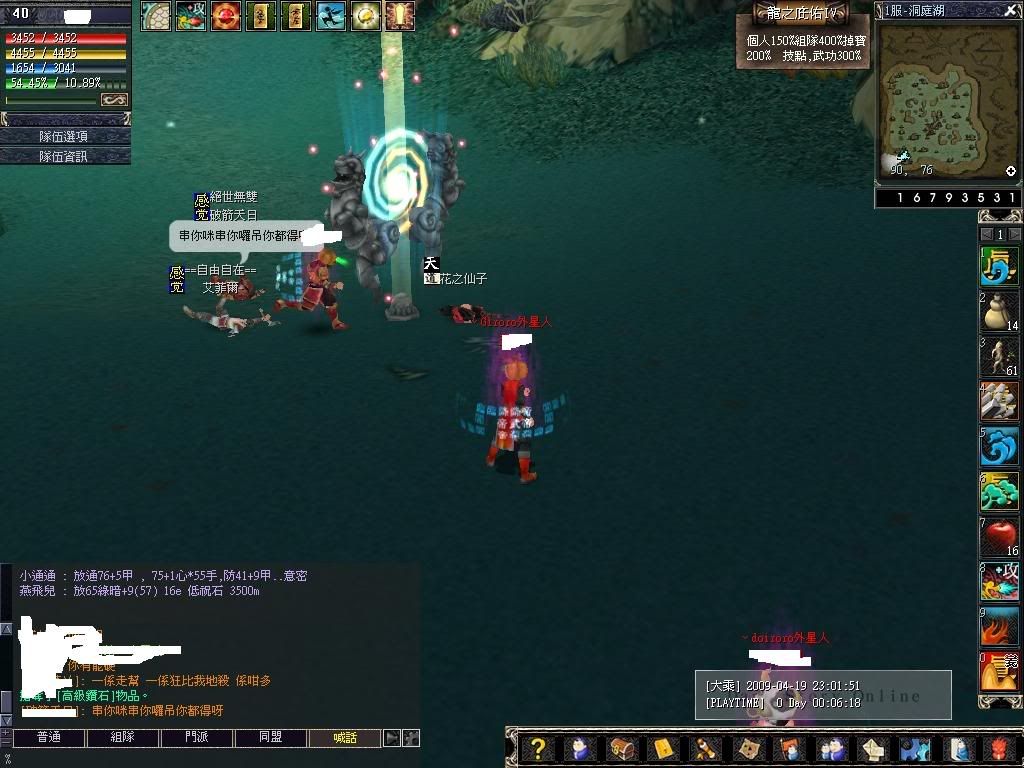Use the gourd item in hotbar slot 2
This screenshot has width=1024, height=768.
point(998,311)
